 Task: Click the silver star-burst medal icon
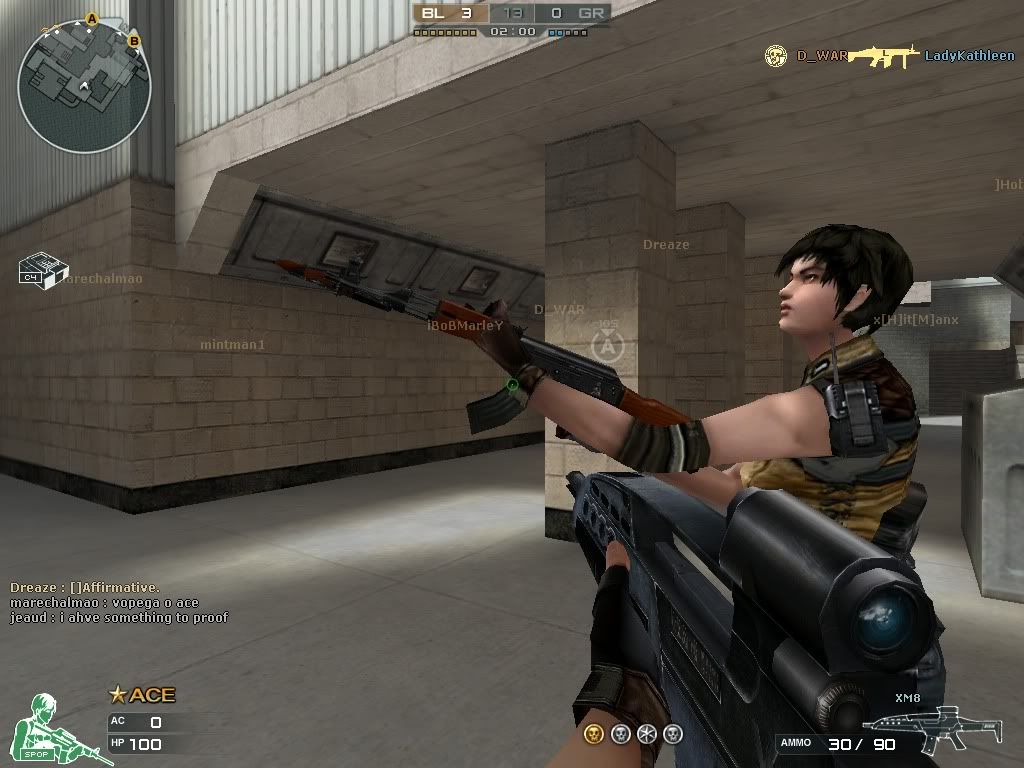pyautogui.click(x=647, y=734)
